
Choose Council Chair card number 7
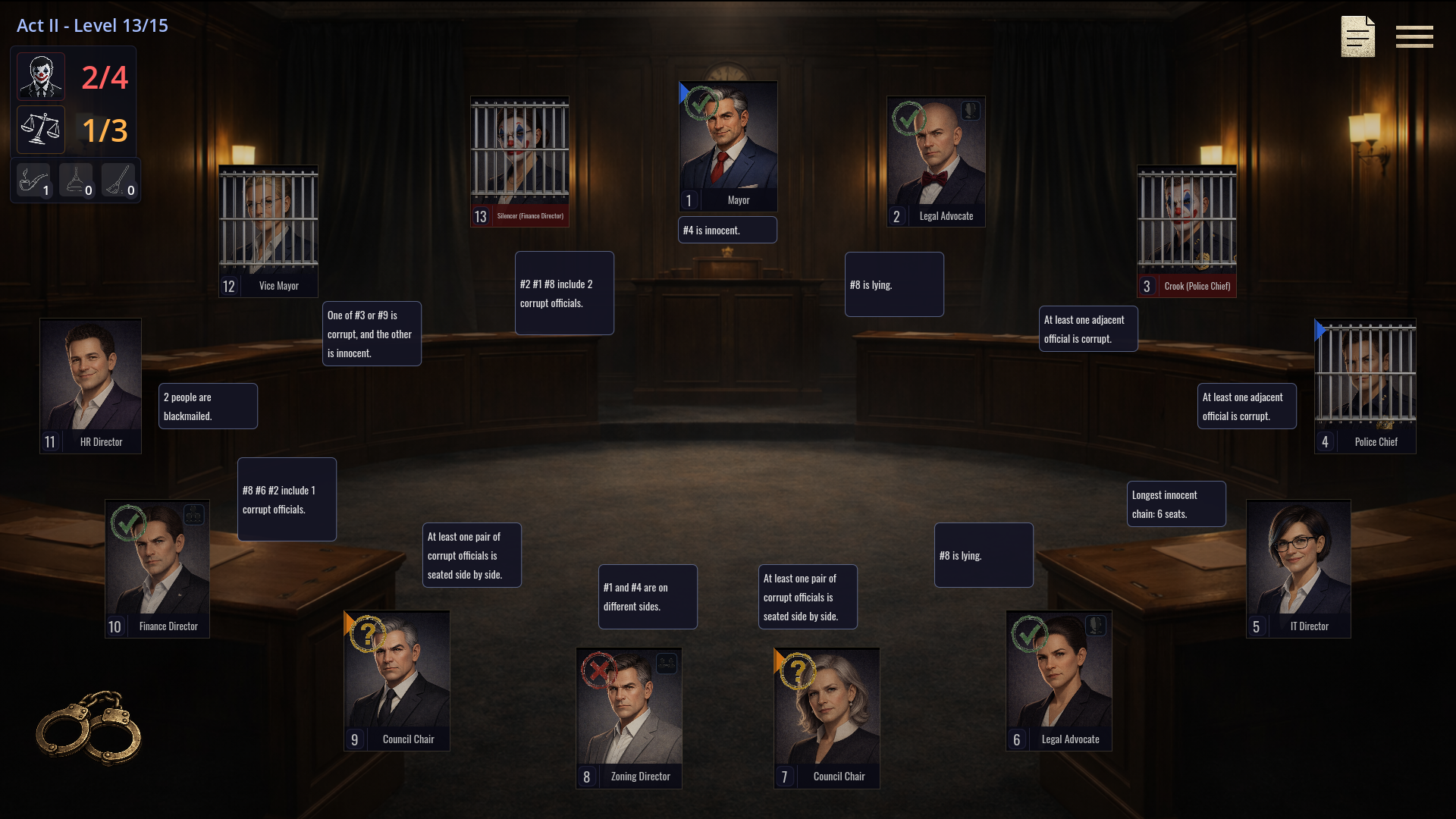click(x=827, y=717)
